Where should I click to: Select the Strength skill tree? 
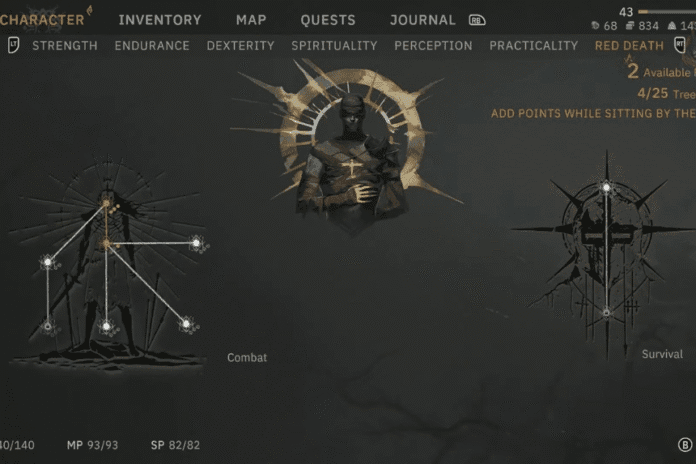pyautogui.click(x=65, y=46)
